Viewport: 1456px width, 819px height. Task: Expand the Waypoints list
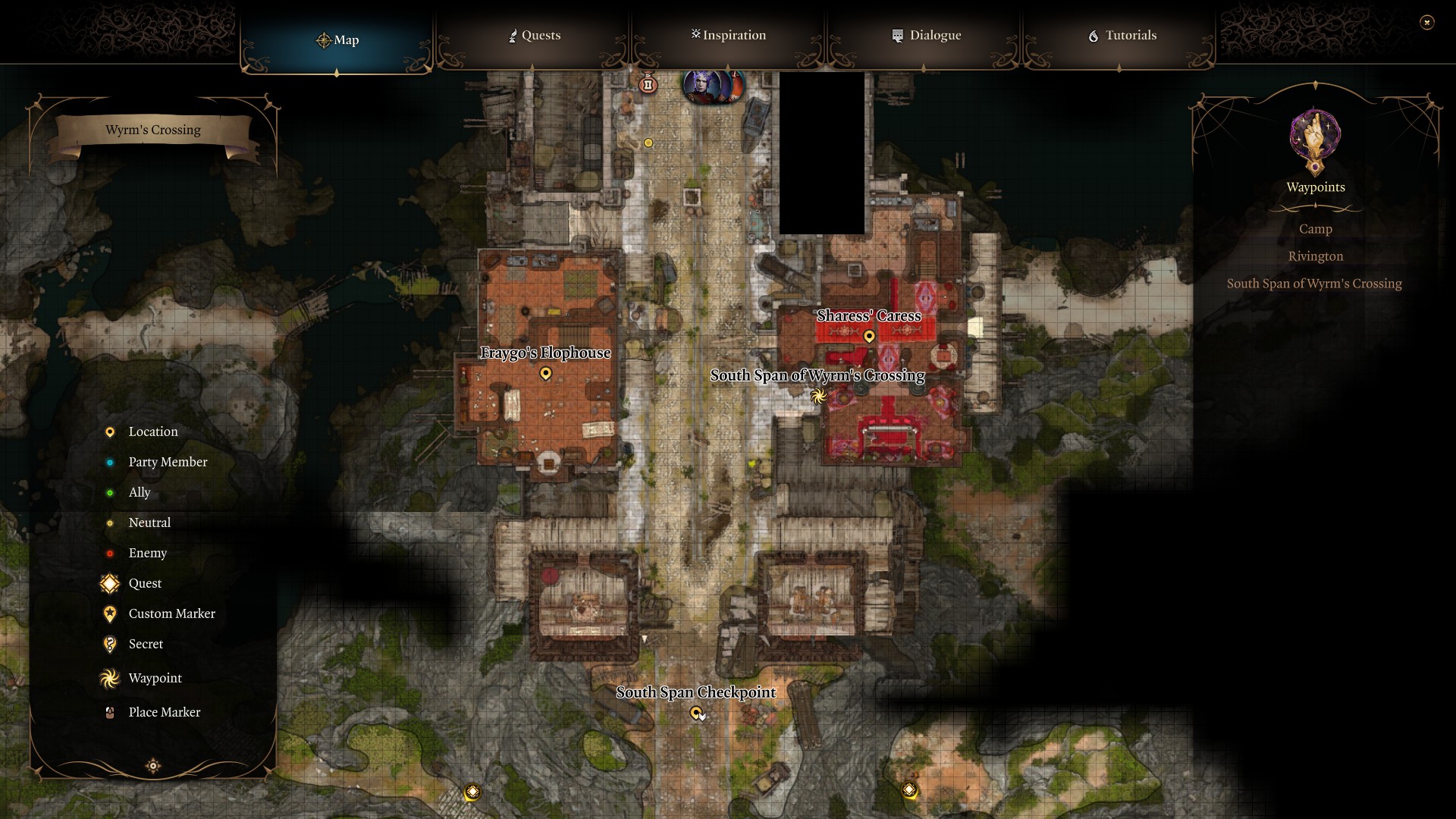pos(1314,187)
